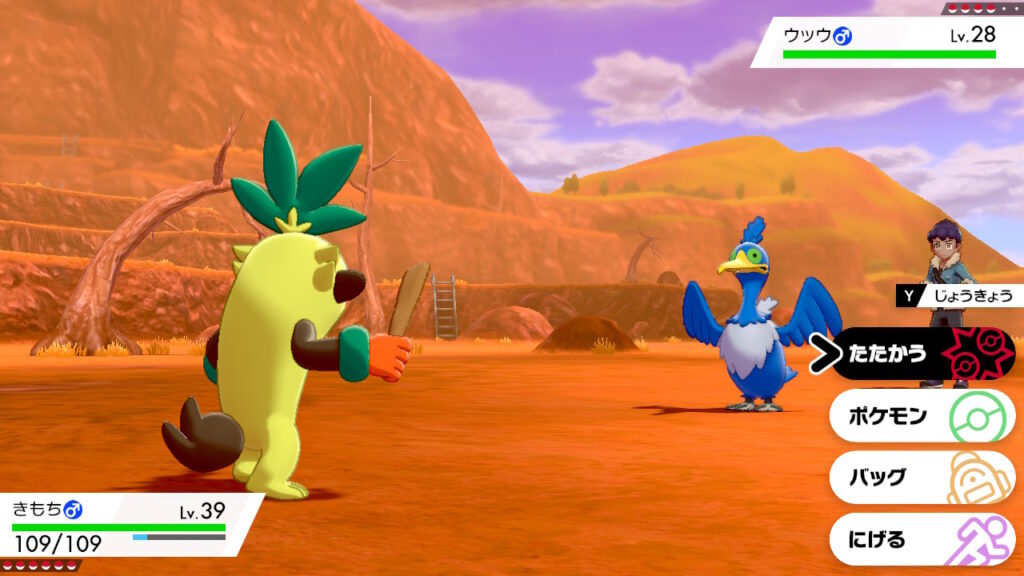Select たたかう to fight
The image size is (1024, 576).
pyautogui.click(x=920, y=353)
